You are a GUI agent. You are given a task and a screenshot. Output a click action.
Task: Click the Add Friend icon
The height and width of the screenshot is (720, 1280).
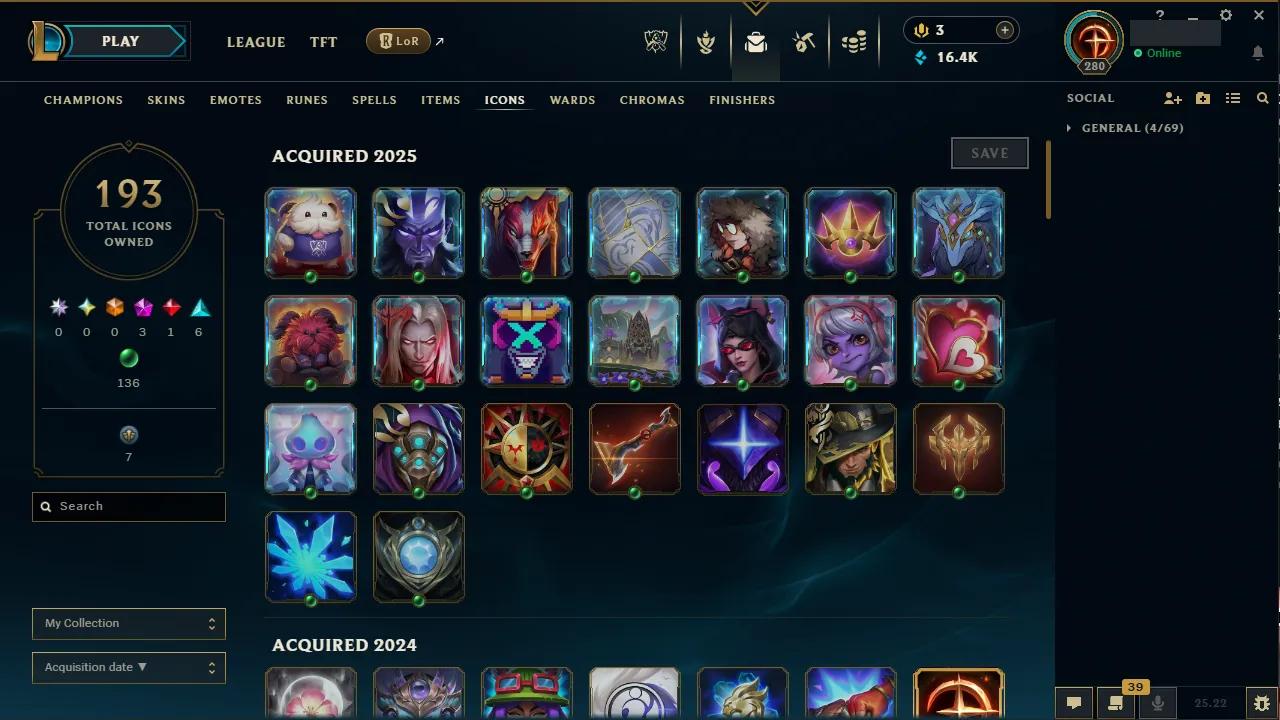[1172, 100]
